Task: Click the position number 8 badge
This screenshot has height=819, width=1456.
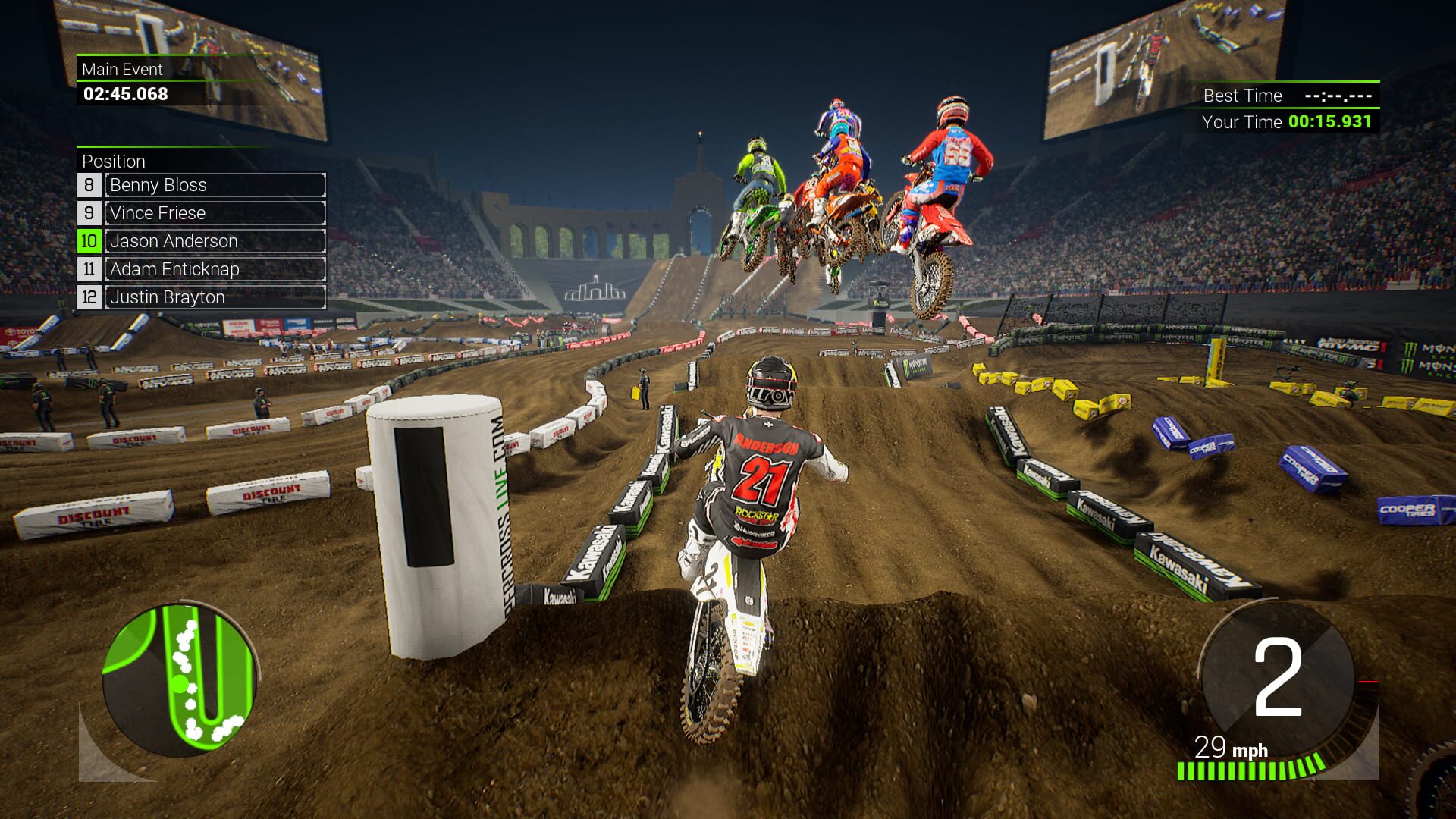Action: tap(89, 185)
